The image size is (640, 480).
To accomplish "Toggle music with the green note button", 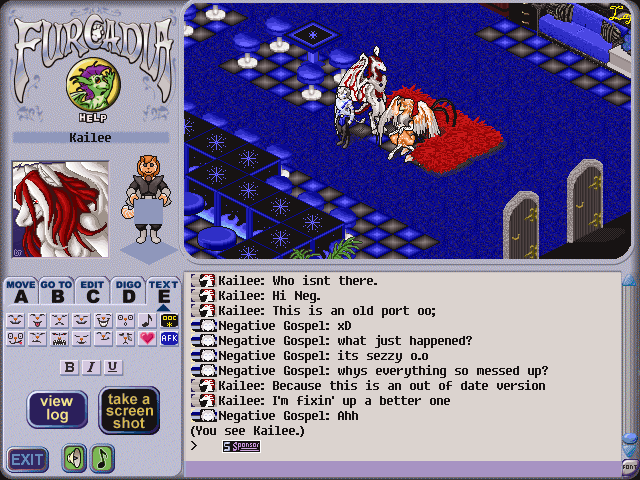I will [x=103, y=459].
